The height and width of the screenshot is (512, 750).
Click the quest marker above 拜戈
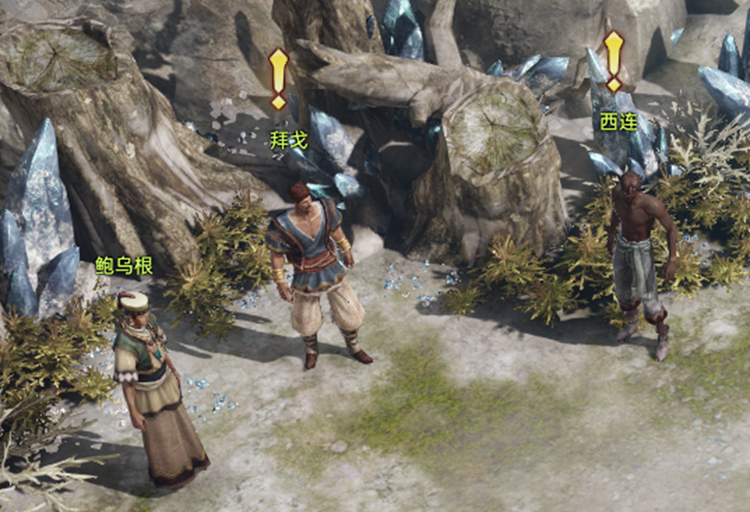(279, 78)
